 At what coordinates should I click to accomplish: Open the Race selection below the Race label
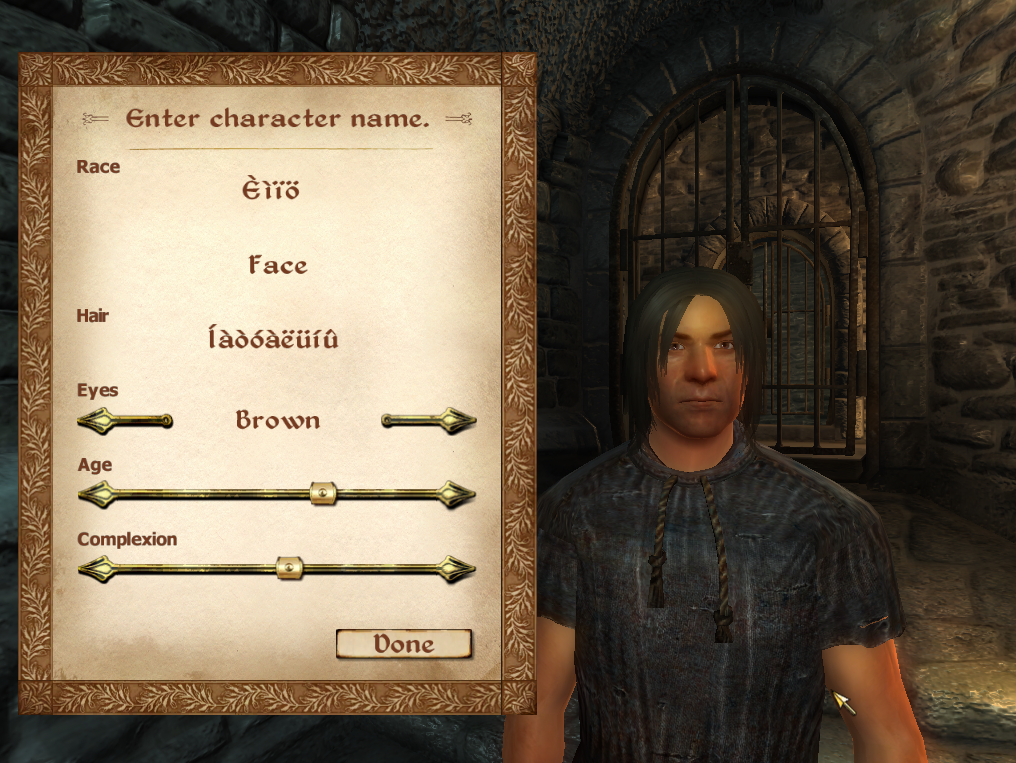tap(271, 190)
